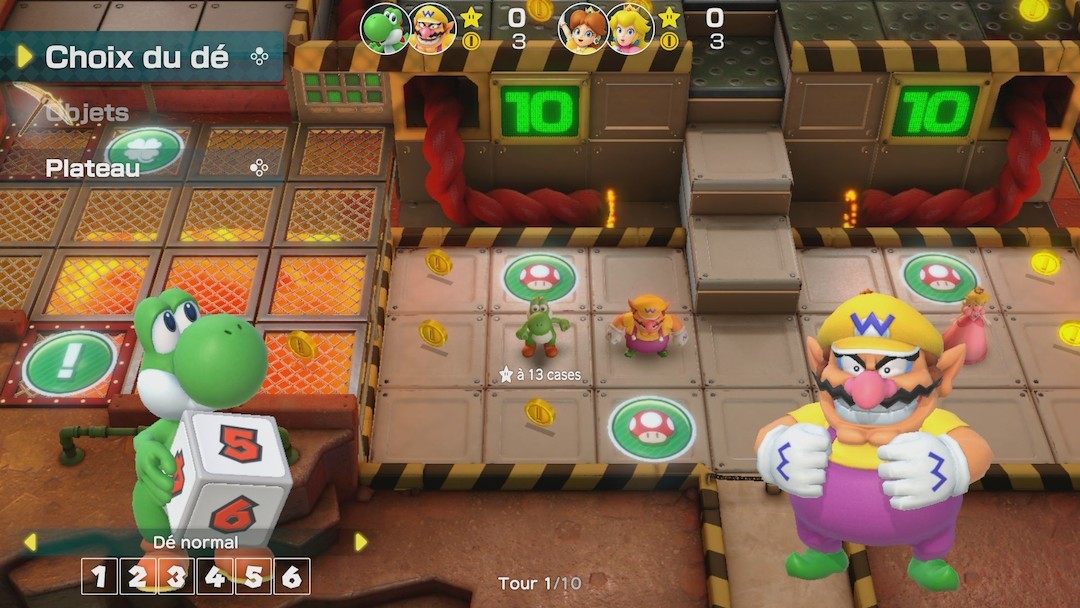Click the right yellow arrow beside Dé normal
This screenshot has width=1080, height=608.
tap(361, 542)
